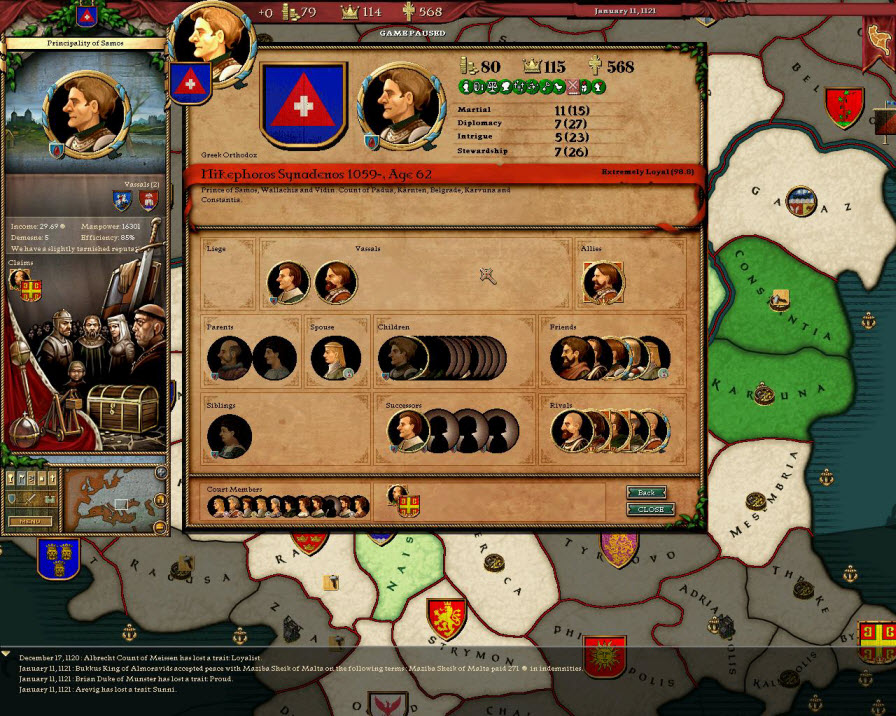Select the chest treasury image

122,407
